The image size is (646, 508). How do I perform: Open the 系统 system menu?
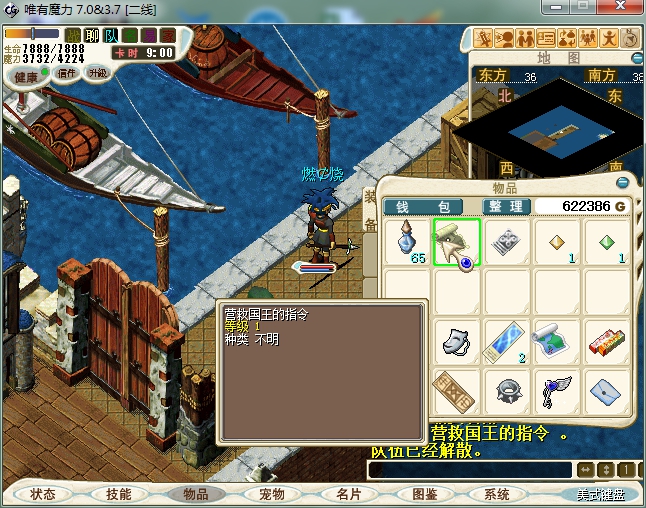point(497,494)
